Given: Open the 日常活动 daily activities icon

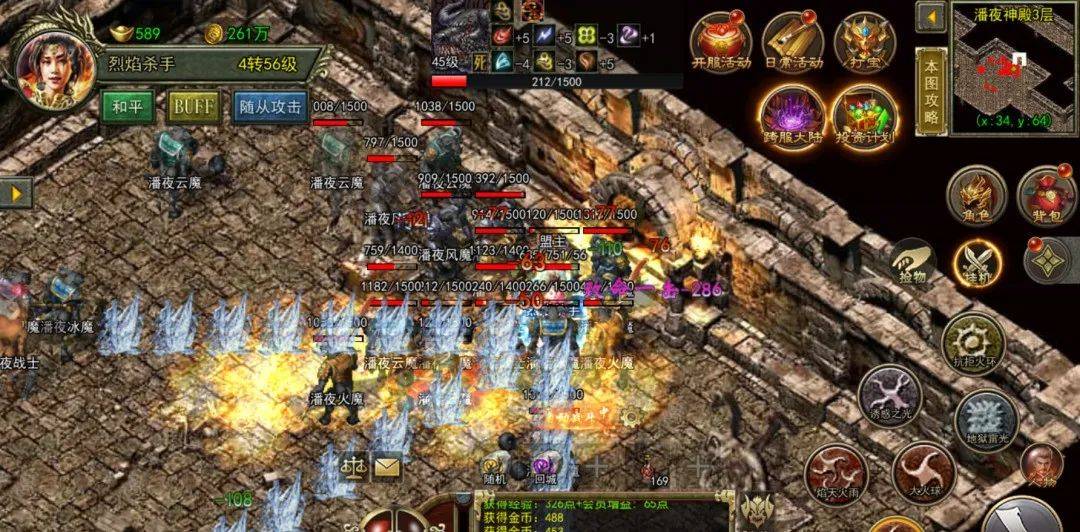Looking at the screenshot, I should pos(792,44).
